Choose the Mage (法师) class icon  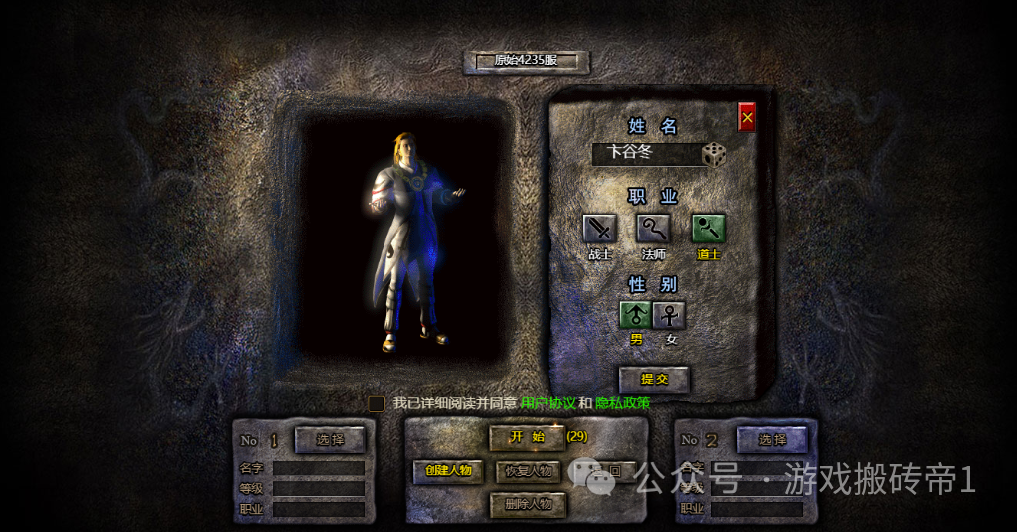654,229
